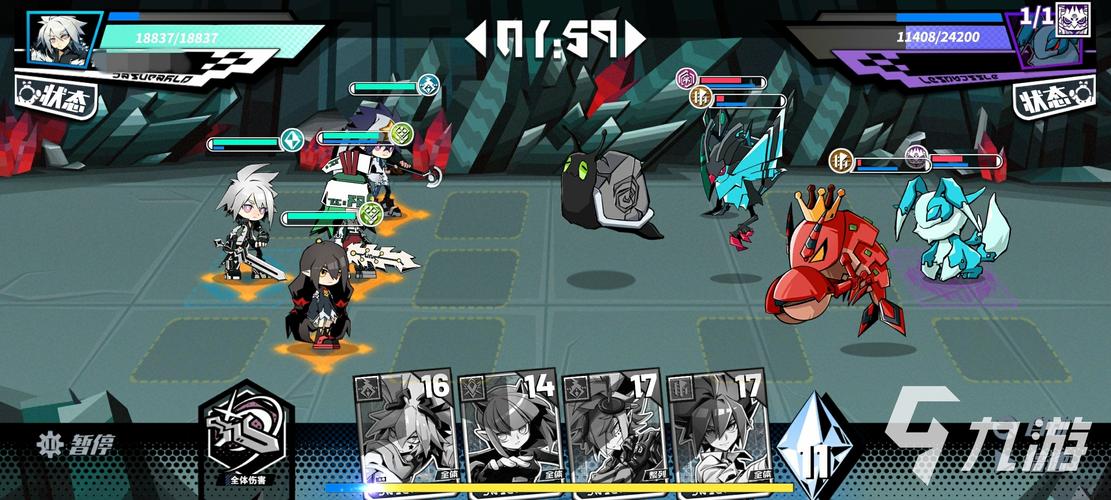Screen dimensions: 1111x500
Task: Select the character card costing 16
Action: click(404, 427)
